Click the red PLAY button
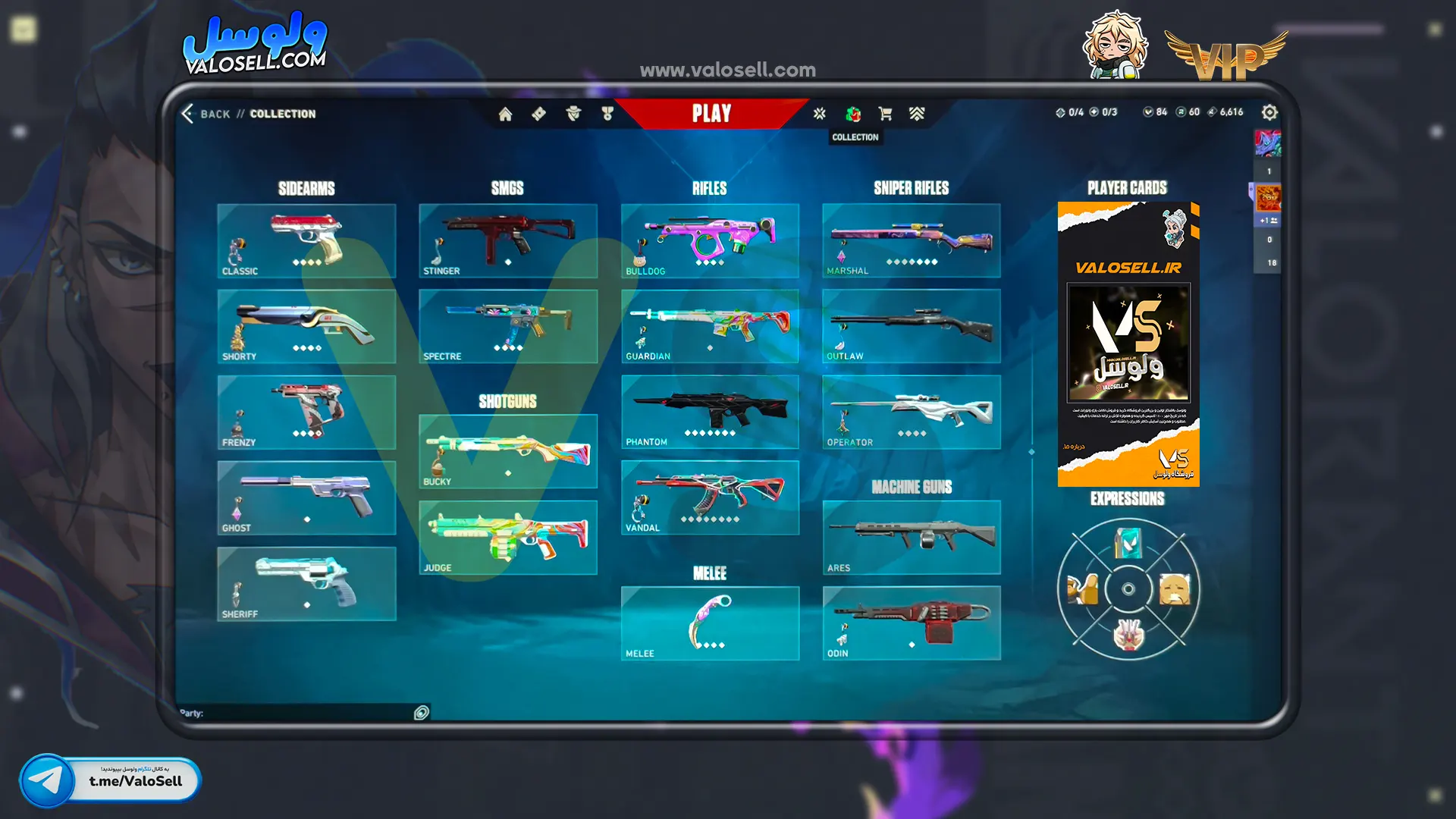The height and width of the screenshot is (819, 1456). click(x=711, y=114)
